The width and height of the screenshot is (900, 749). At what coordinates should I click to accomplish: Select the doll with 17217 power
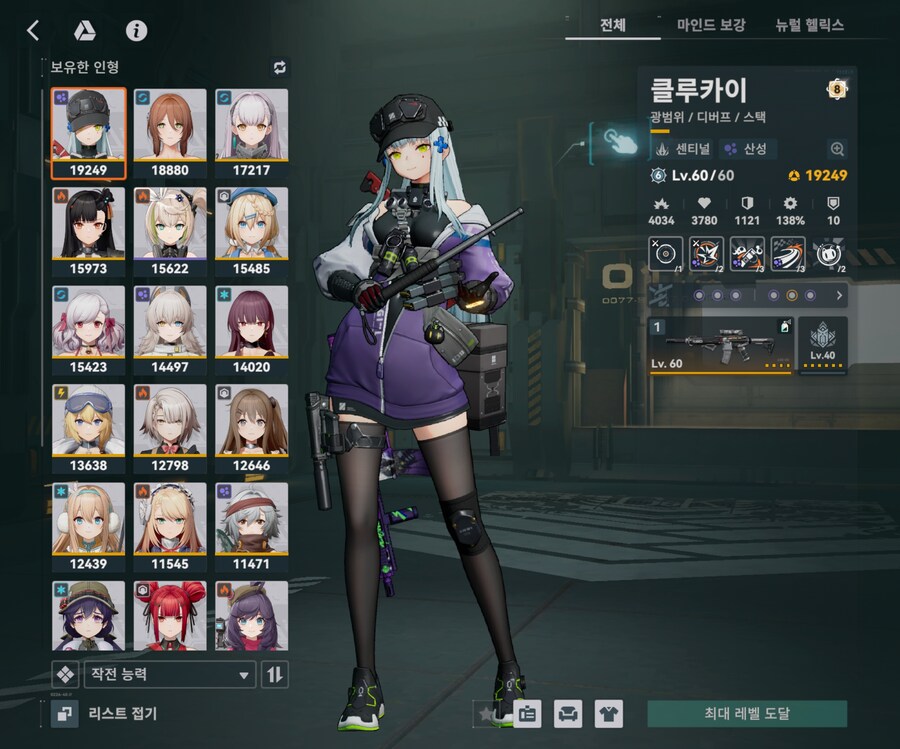pos(251,132)
